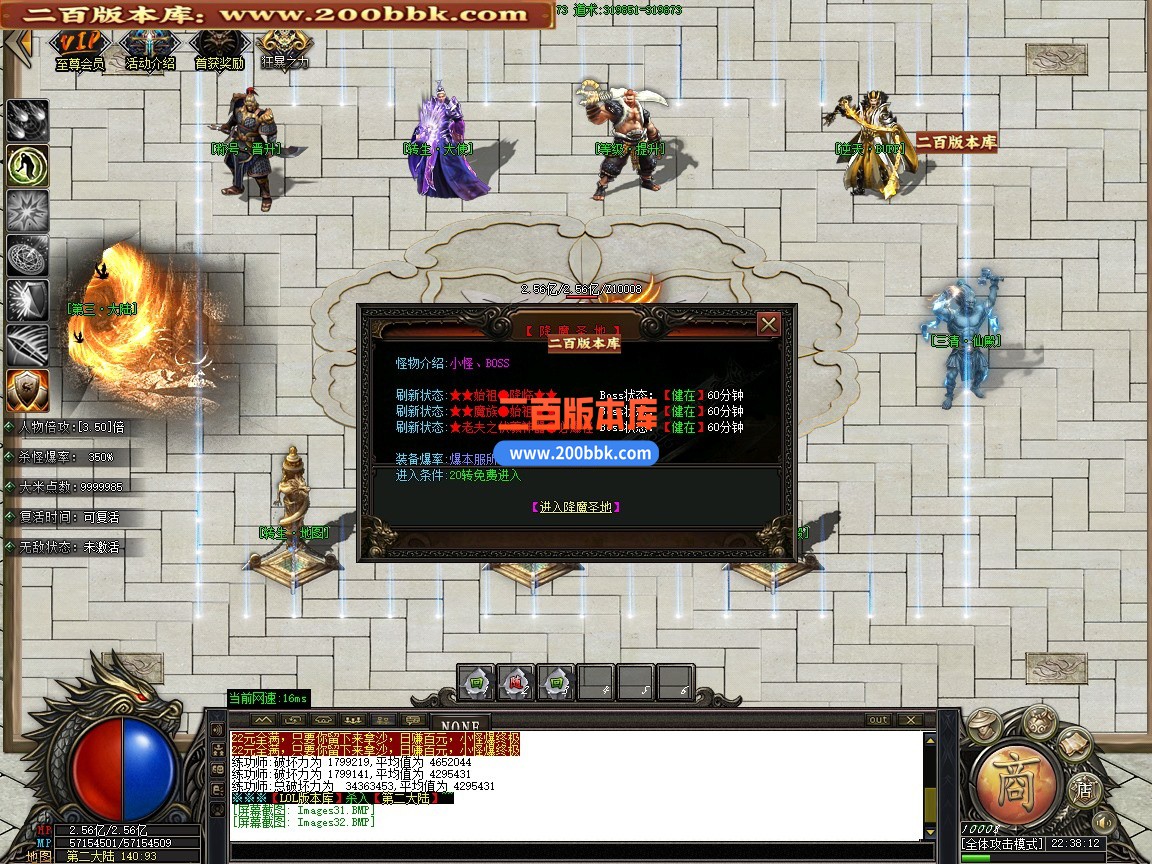This screenshot has width=1152, height=864.
Task: Activate the golden shield skill icon
Action: [x=27, y=390]
